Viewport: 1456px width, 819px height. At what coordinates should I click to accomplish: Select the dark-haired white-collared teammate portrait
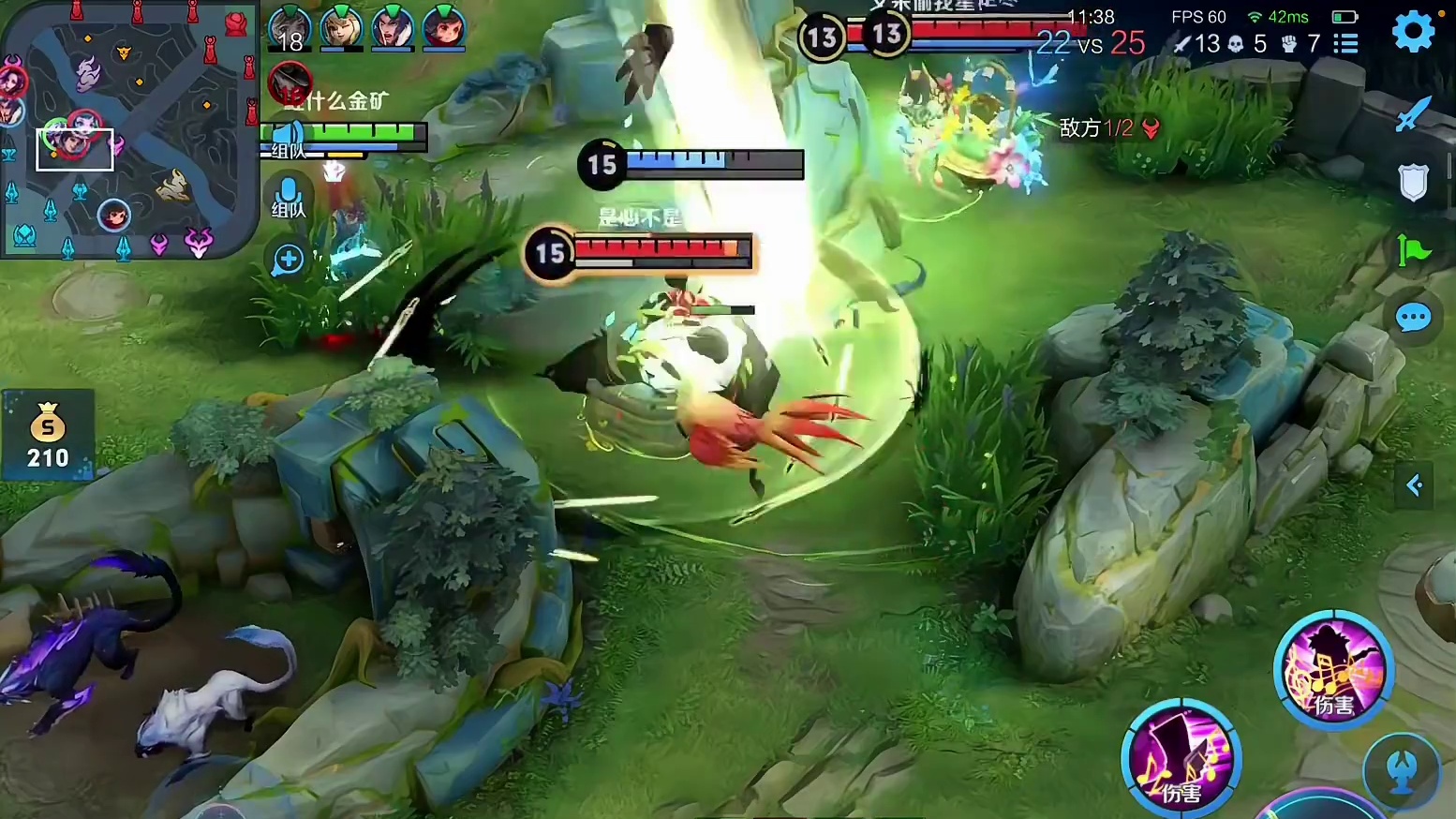coord(393,27)
